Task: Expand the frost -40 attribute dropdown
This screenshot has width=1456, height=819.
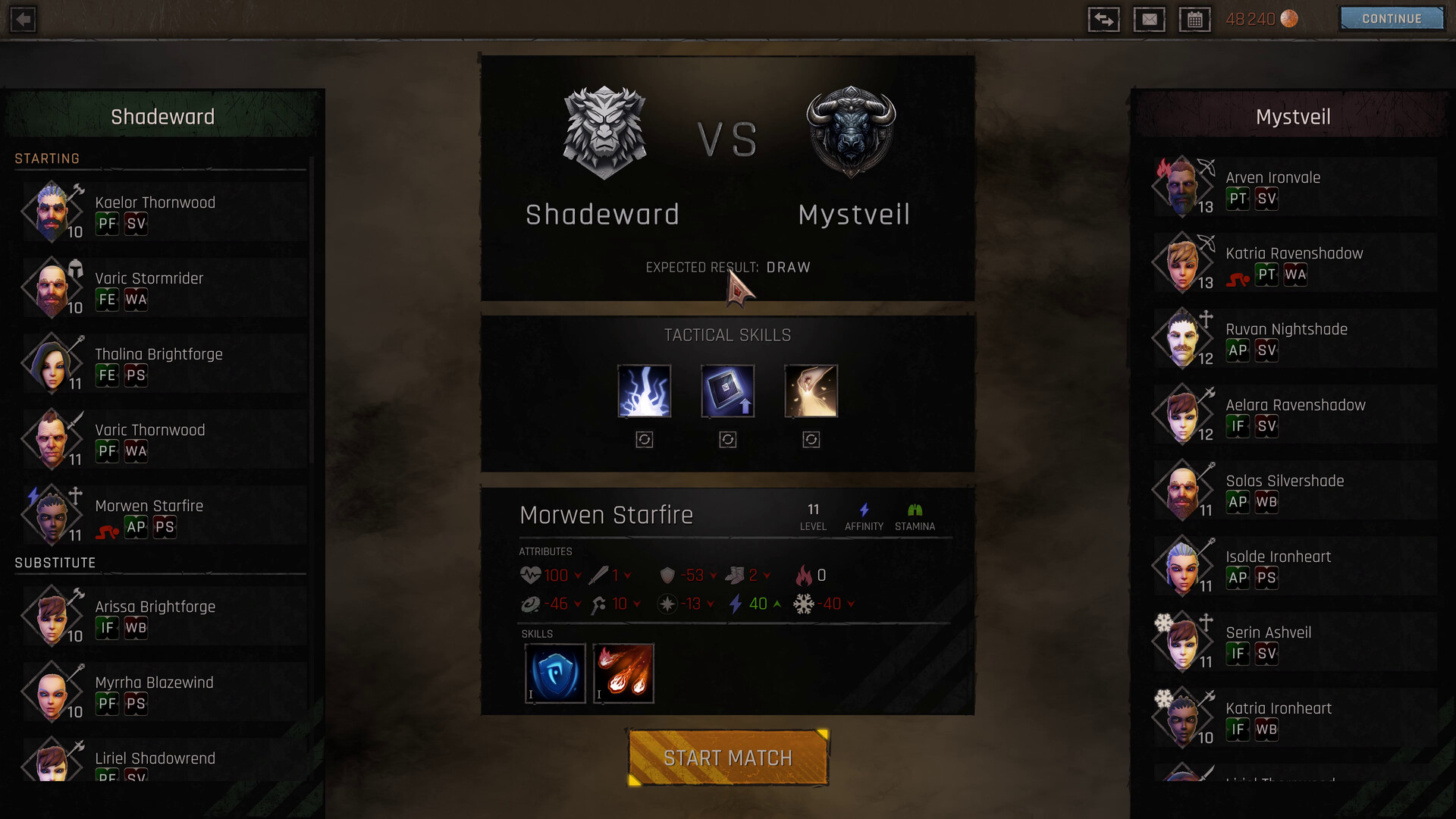Action: click(x=852, y=604)
